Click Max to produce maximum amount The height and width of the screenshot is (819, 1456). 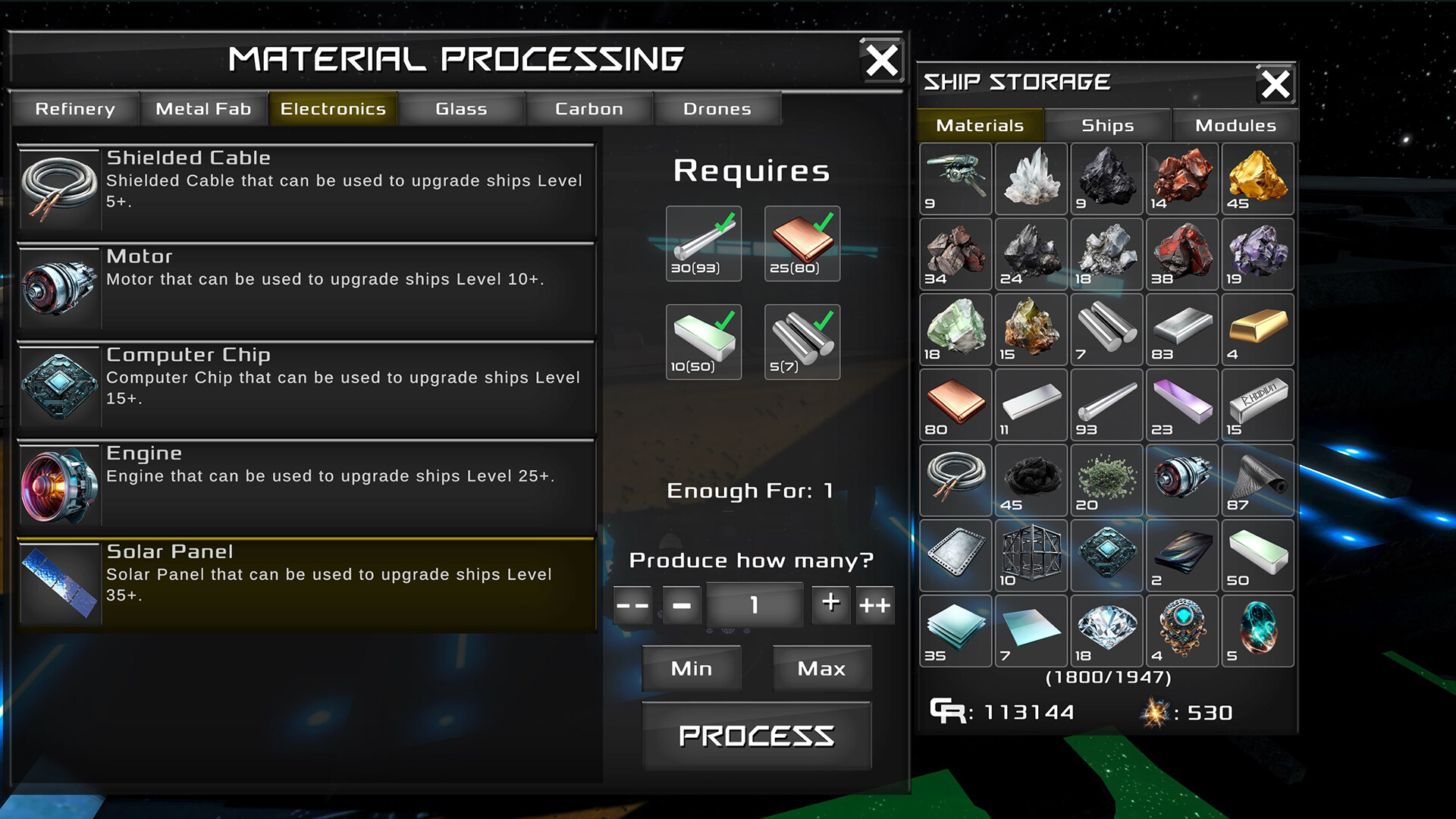821,668
